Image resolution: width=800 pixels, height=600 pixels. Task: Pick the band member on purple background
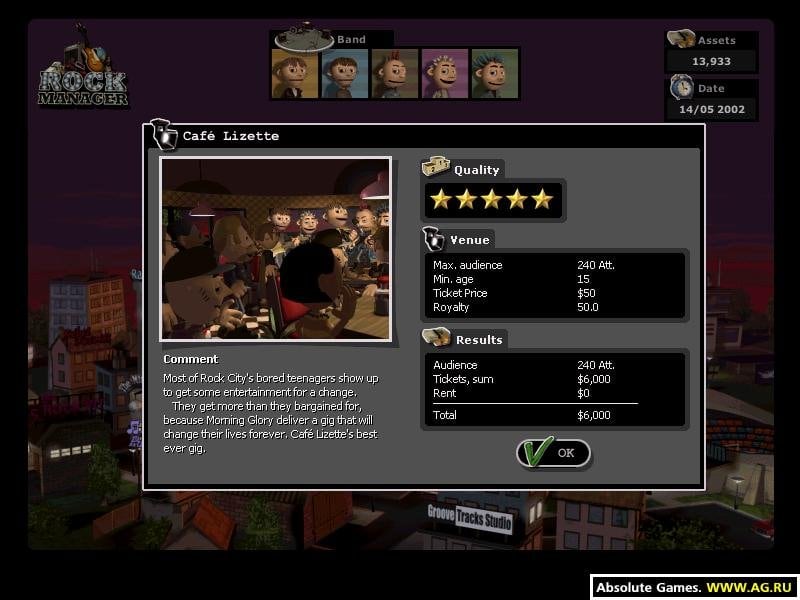(x=445, y=73)
